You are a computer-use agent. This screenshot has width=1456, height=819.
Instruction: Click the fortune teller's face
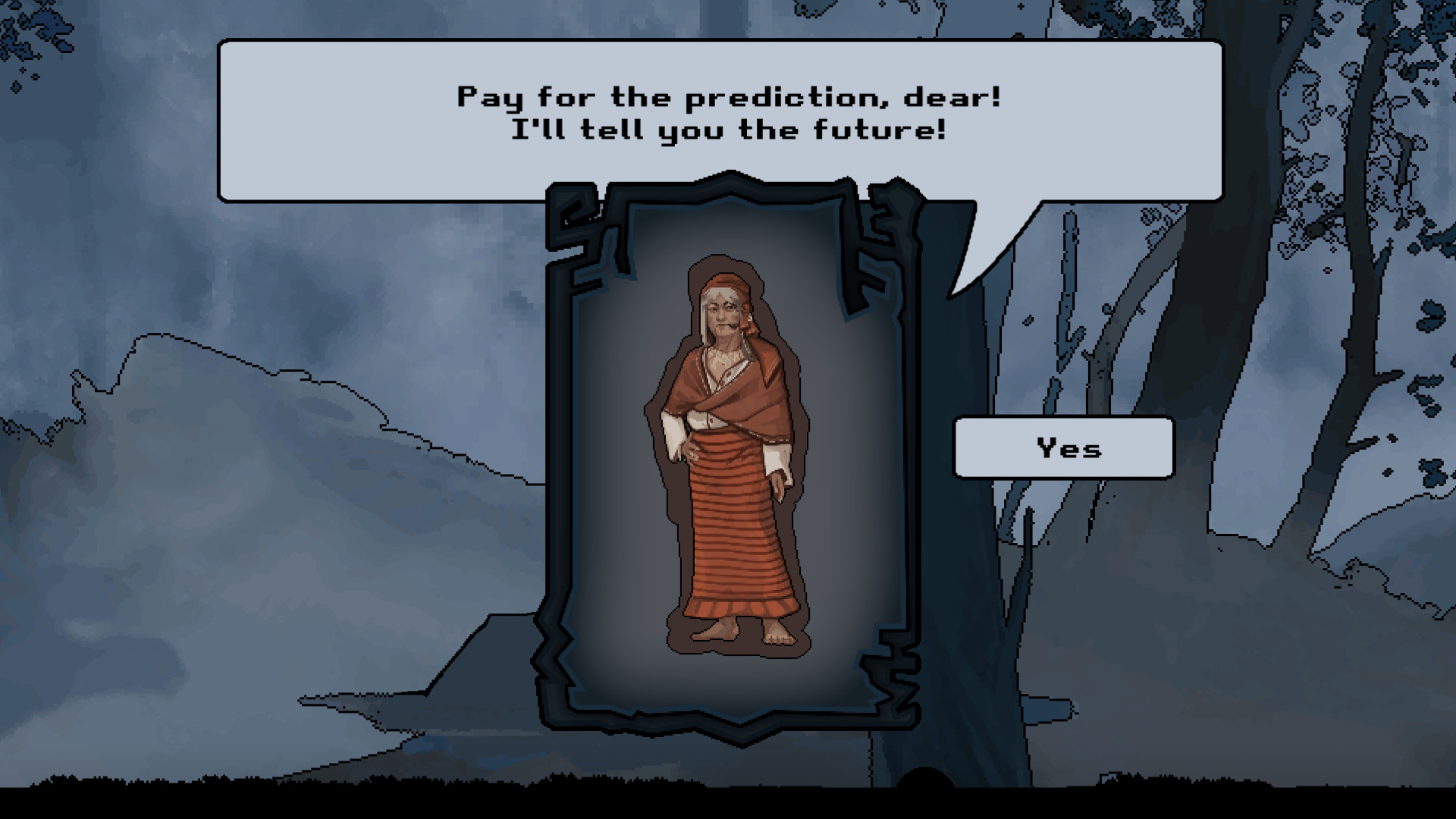(x=722, y=315)
